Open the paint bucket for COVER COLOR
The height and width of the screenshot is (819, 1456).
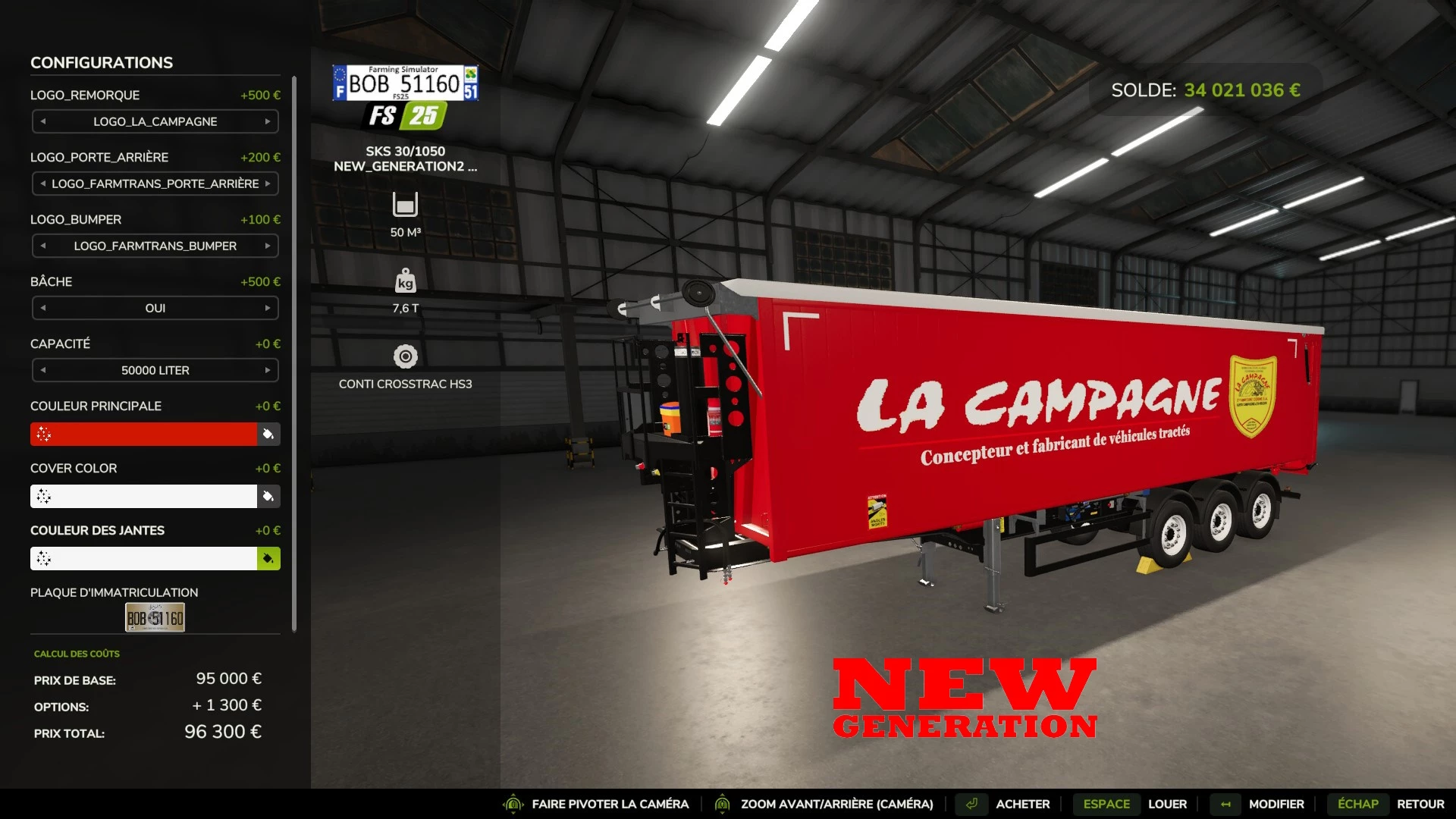point(268,496)
